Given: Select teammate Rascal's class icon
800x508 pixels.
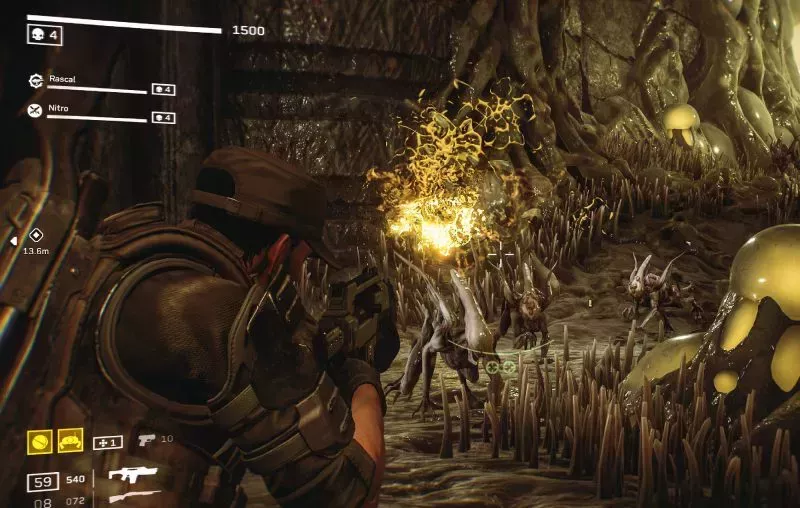Looking at the screenshot, I should pos(36,83).
